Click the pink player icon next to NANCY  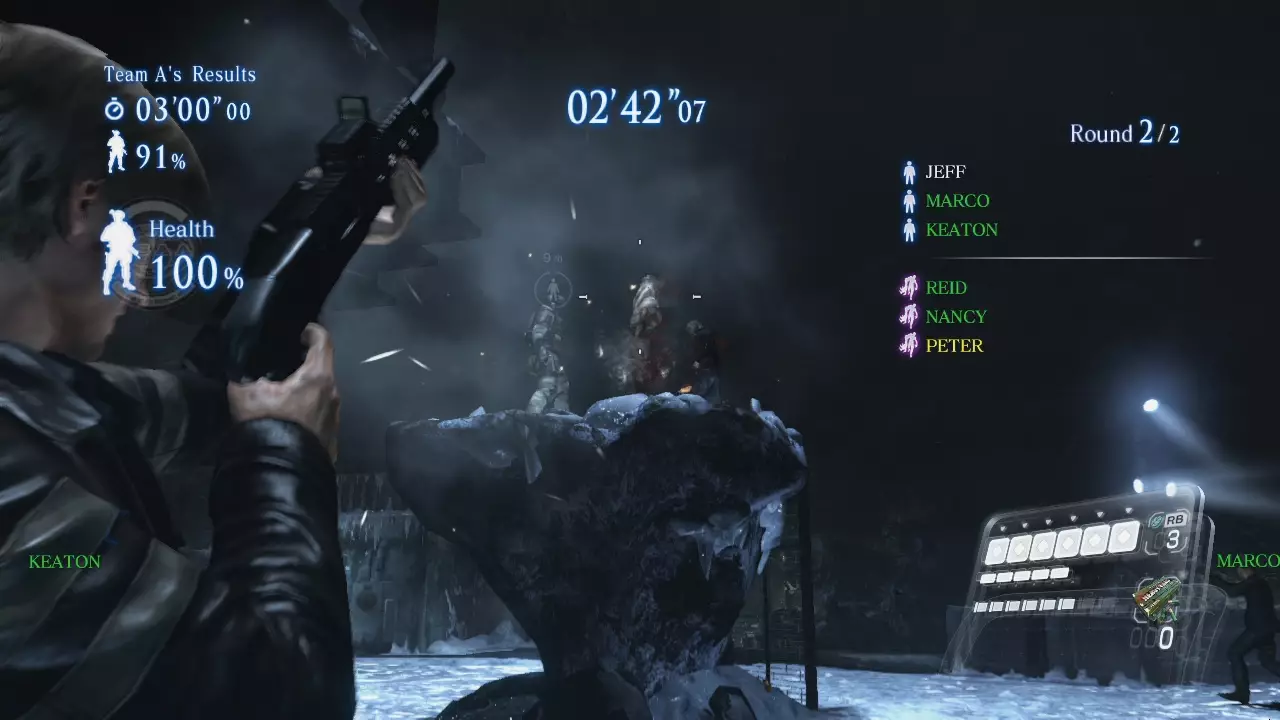coord(910,317)
